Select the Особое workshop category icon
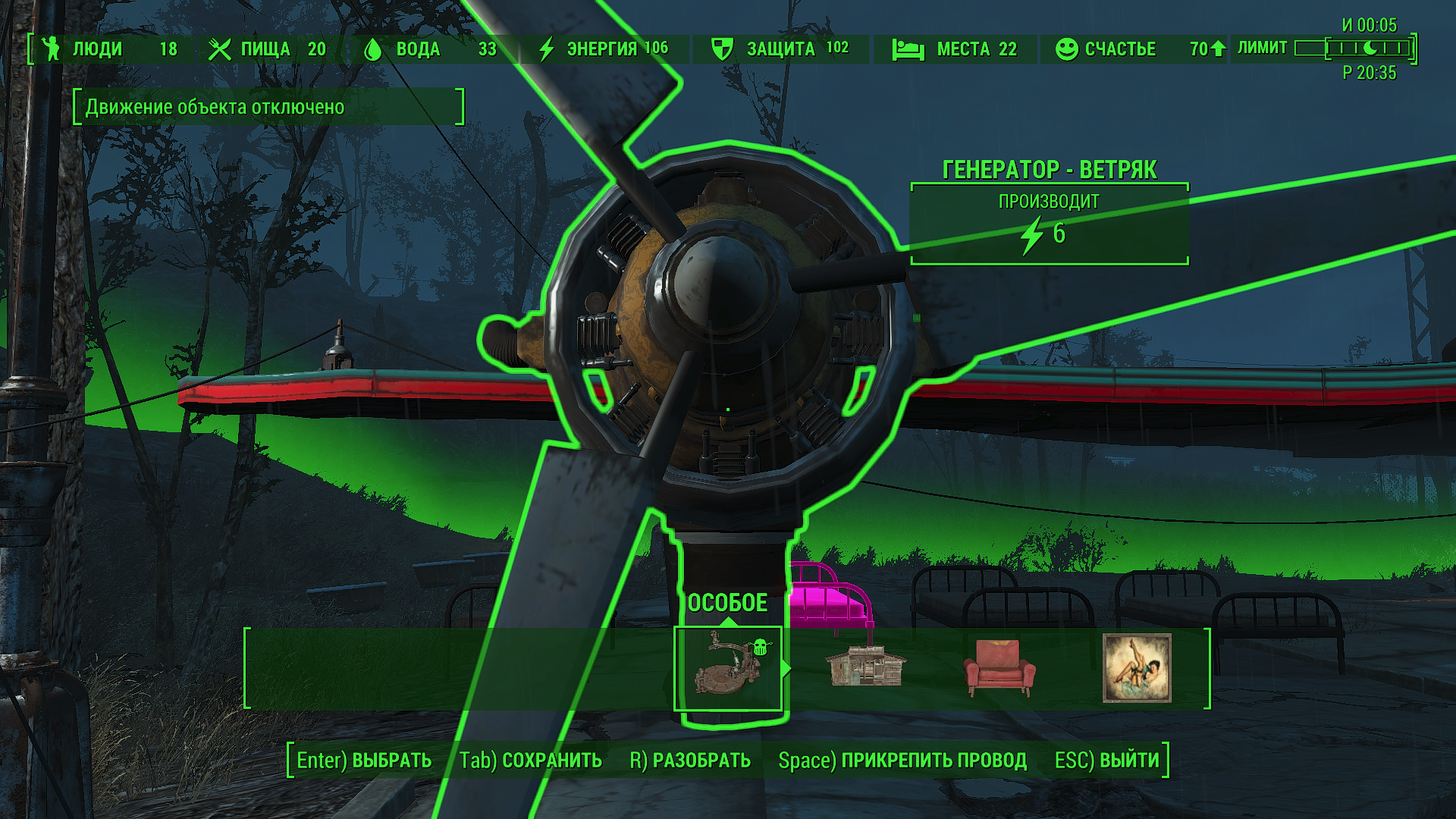This screenshot has height=819, width=1456. pyautogui.click(x=728, y=668)
